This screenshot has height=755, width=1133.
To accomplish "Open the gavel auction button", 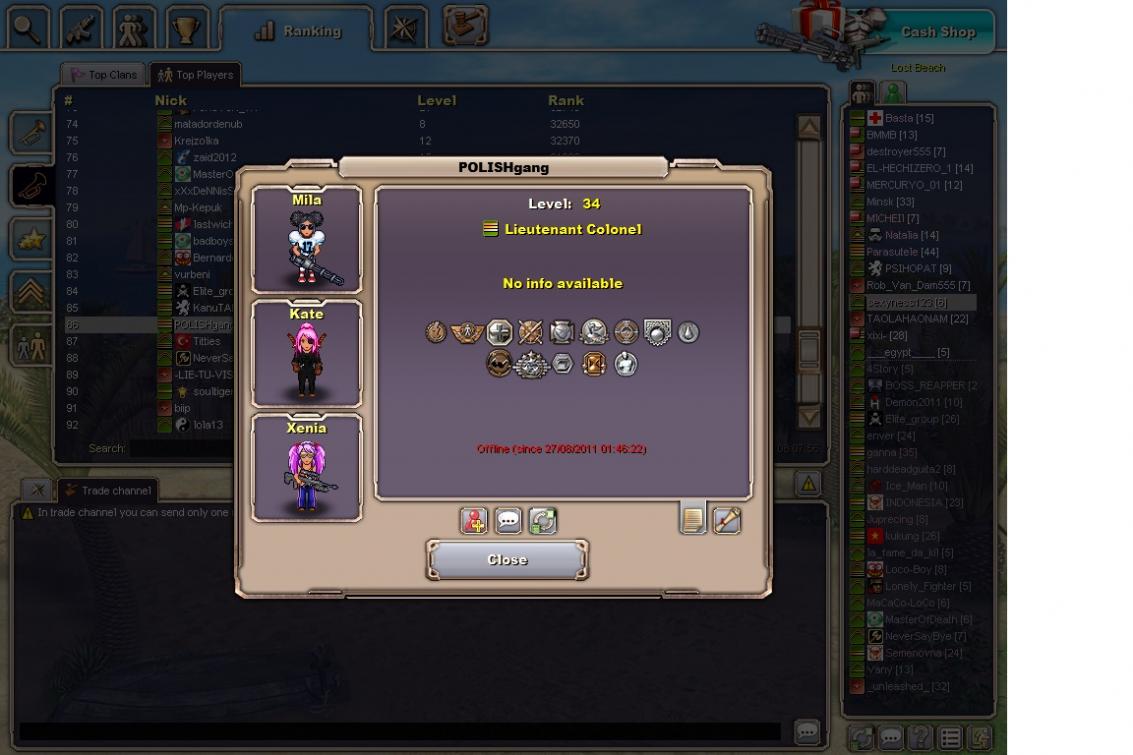I will [x=464, y=26].
